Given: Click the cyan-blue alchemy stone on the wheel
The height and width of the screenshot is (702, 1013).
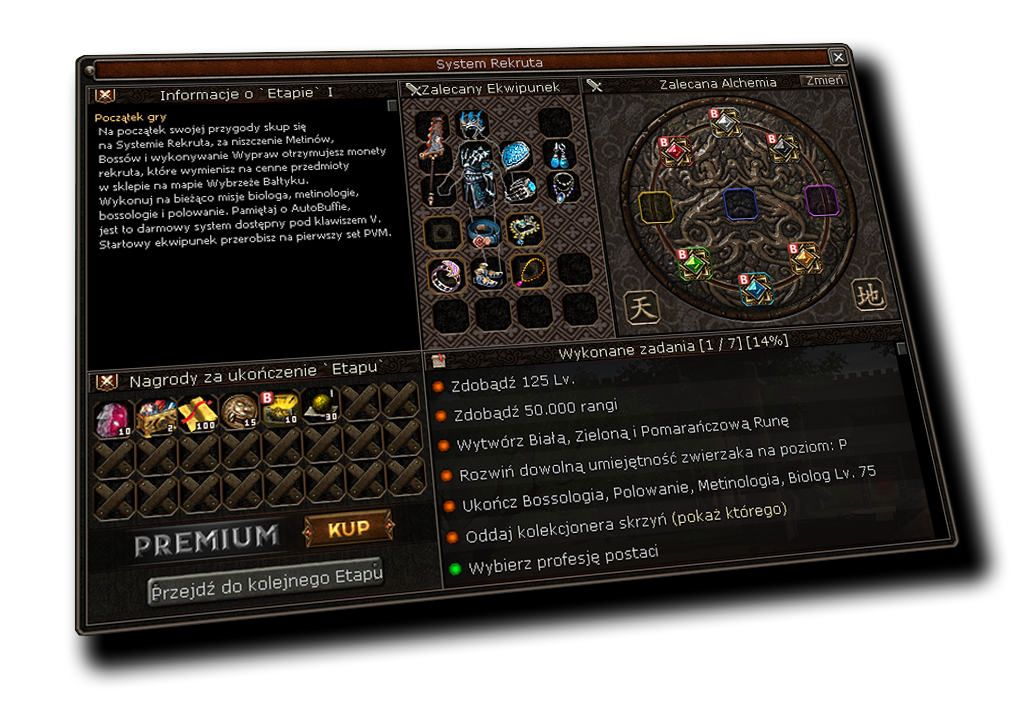Looking at the screenshot, I should (756, 288).
